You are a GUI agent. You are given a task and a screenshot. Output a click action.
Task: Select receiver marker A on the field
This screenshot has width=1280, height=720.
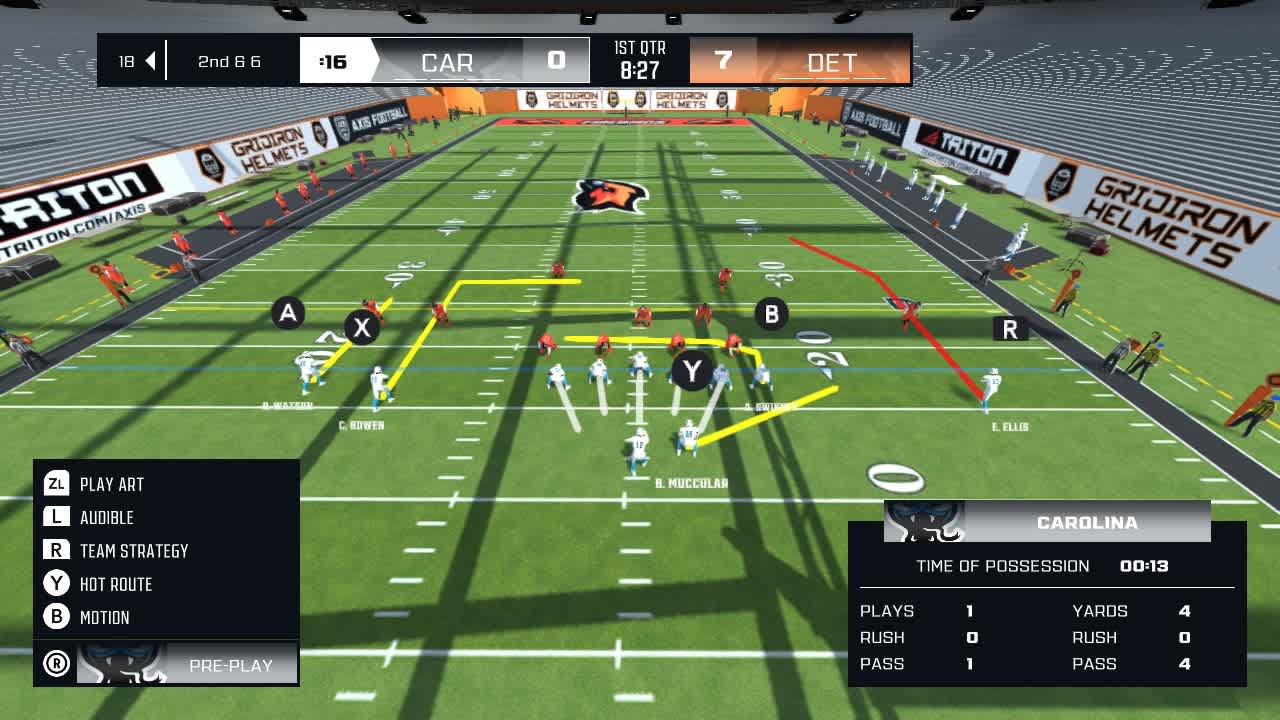tap(290, 312)
